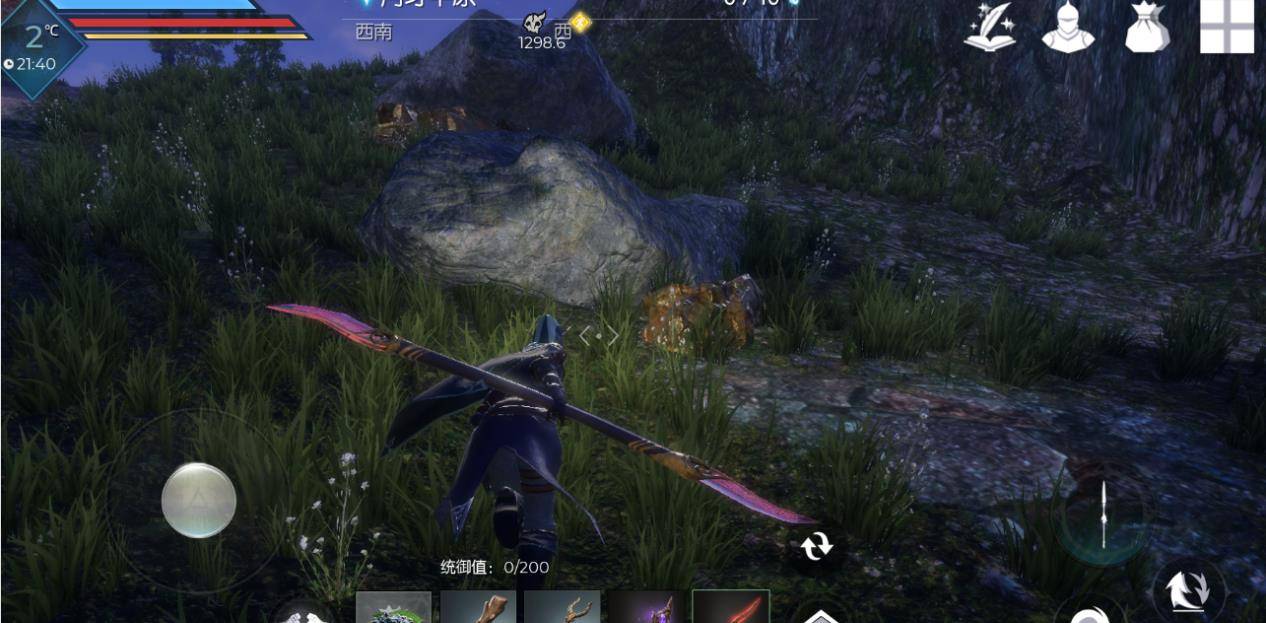The image size is (1266, 623).
Task: Open the inventory bag
Action: (x=1147, y=28)
